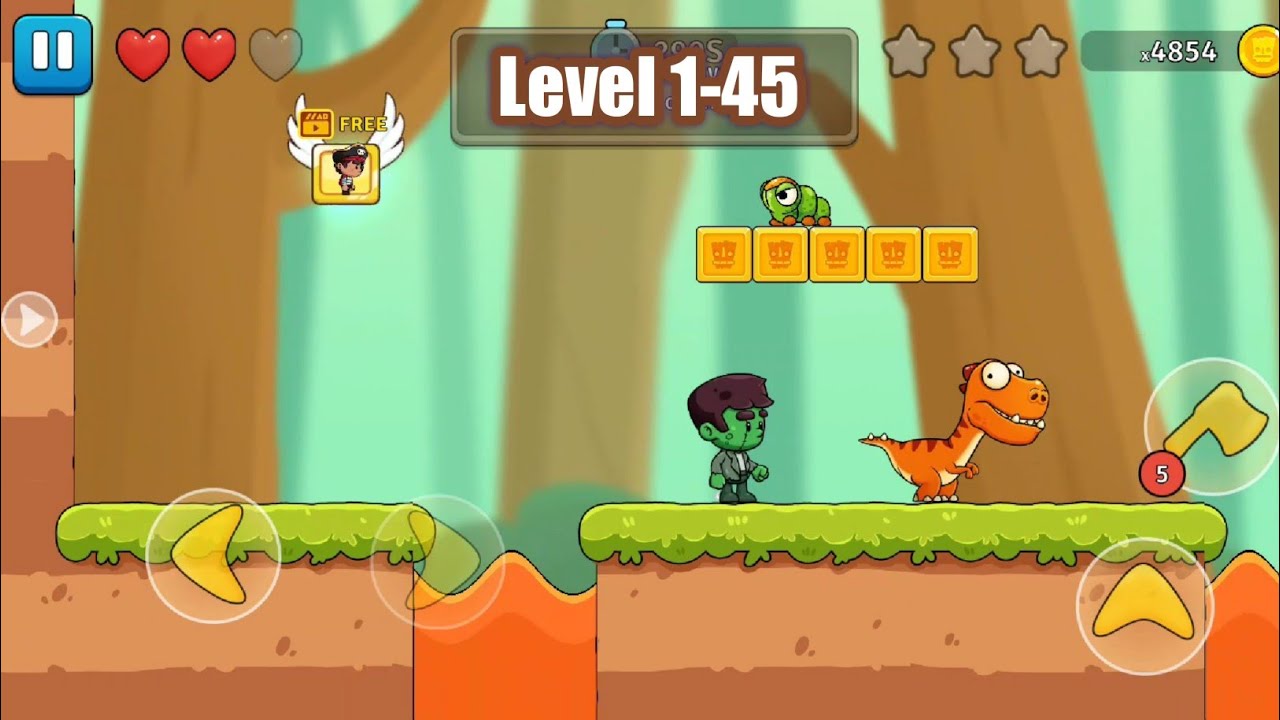The image size is (1280, 720).
Task: Tap the gold coin counter icon
Action: click(x=1258, y=52)
